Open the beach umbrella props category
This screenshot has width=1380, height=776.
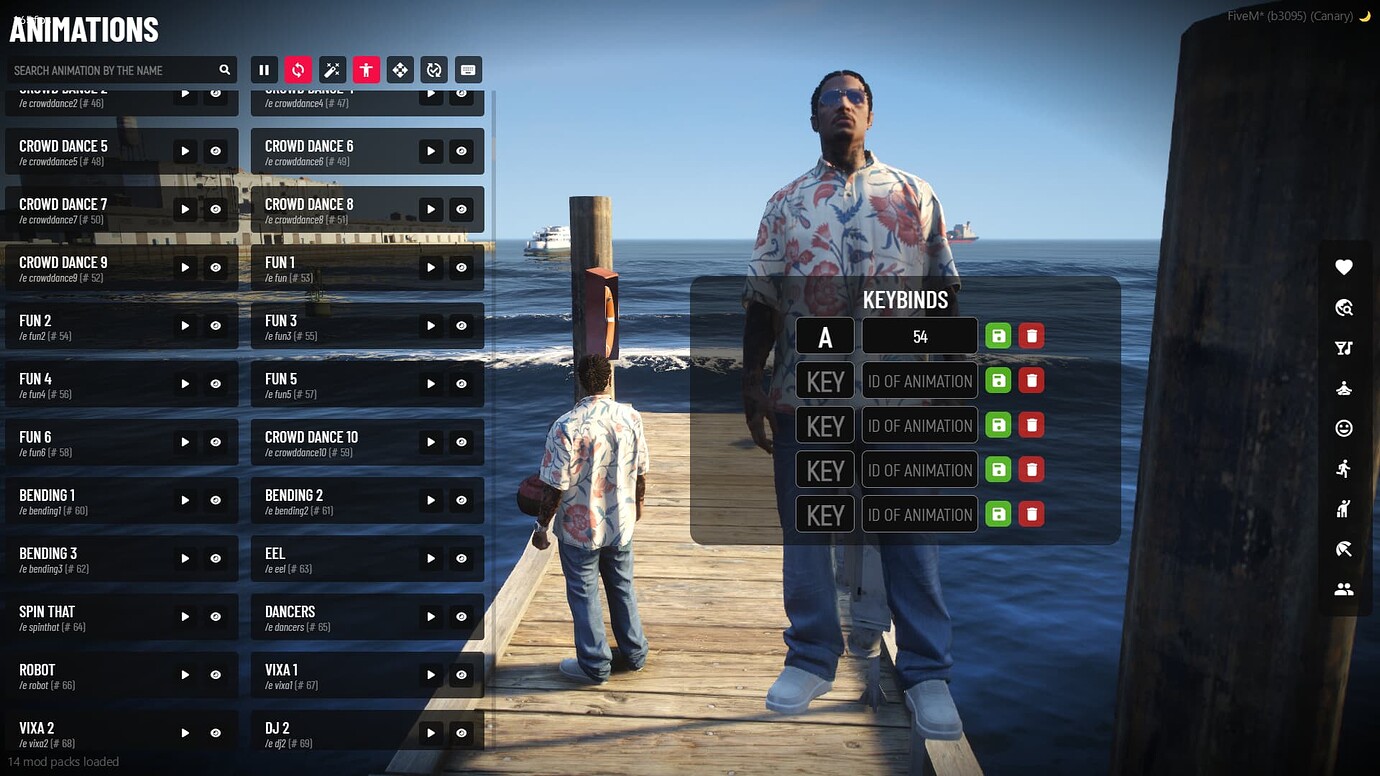(1344, 548)
